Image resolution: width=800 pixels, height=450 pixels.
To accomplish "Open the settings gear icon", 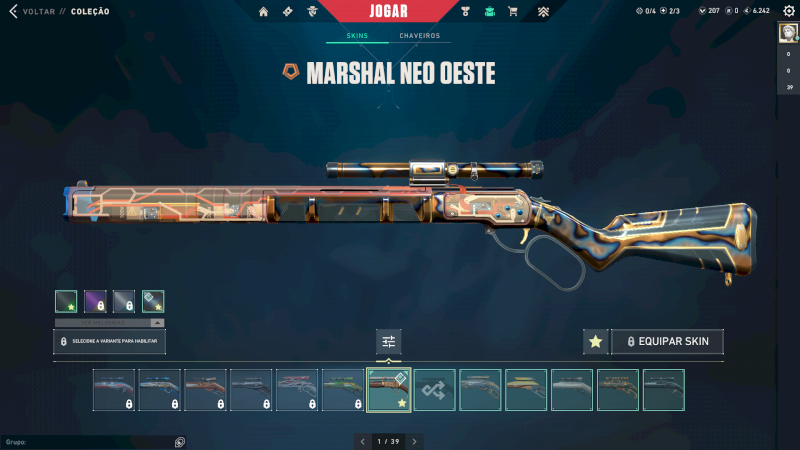I will coord(788,11).
